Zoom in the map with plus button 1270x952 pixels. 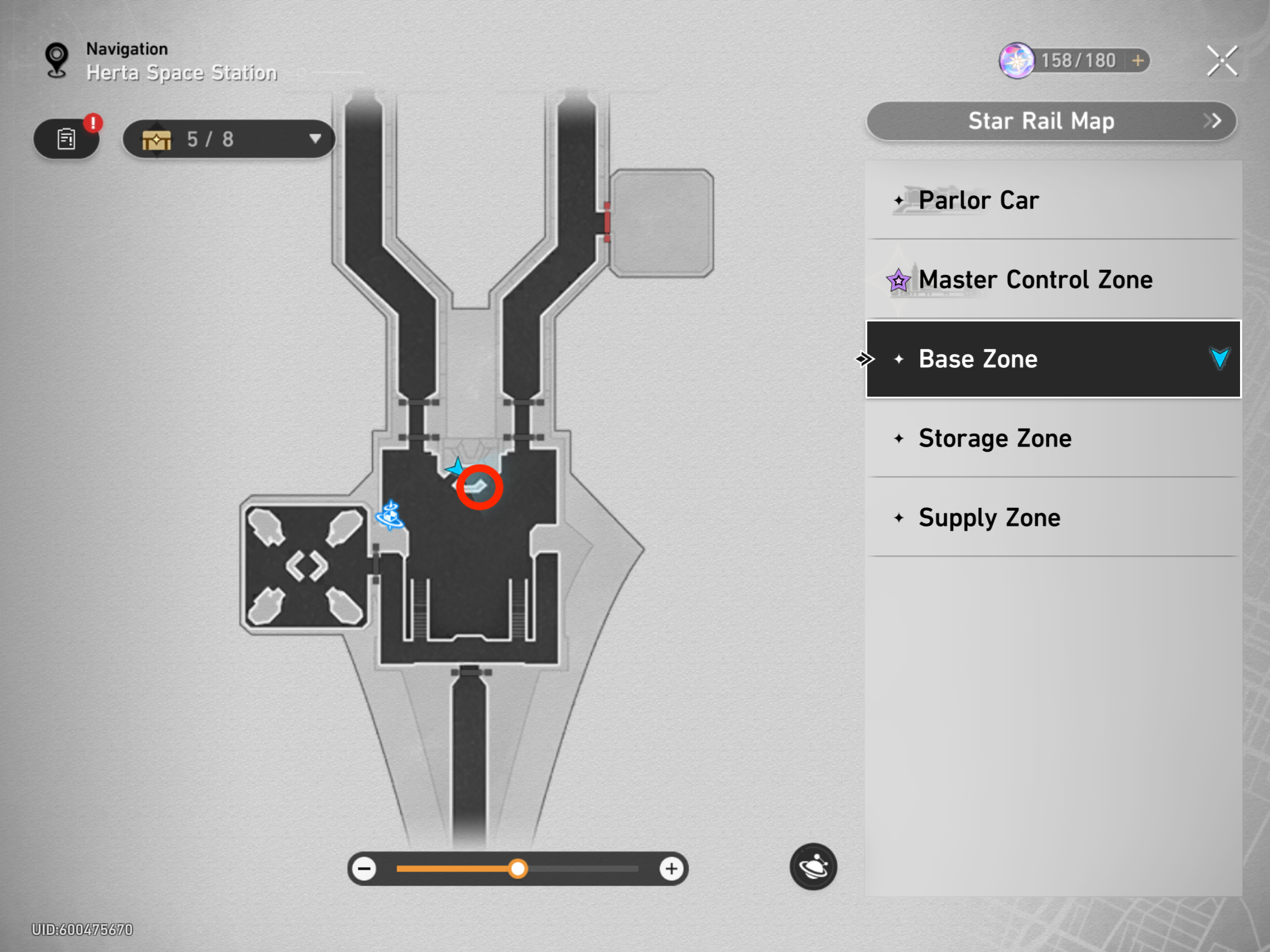point(671,869)
